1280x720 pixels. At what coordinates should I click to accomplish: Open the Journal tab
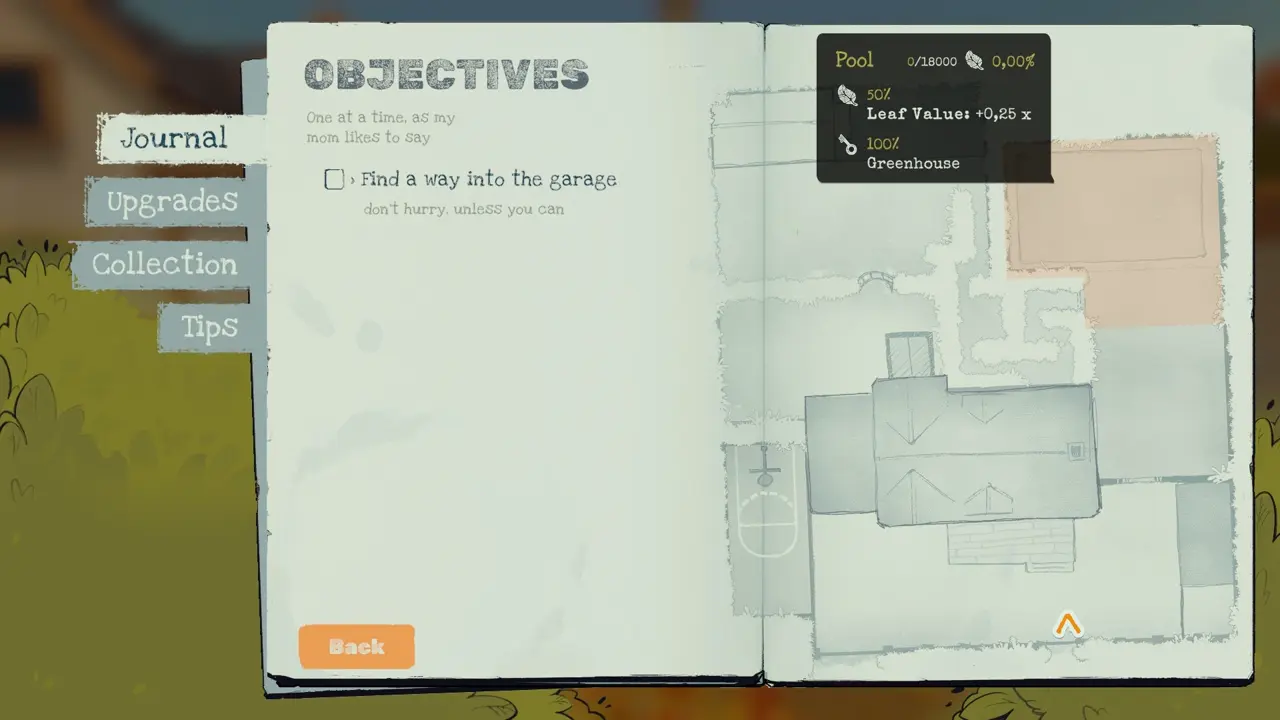174,138
